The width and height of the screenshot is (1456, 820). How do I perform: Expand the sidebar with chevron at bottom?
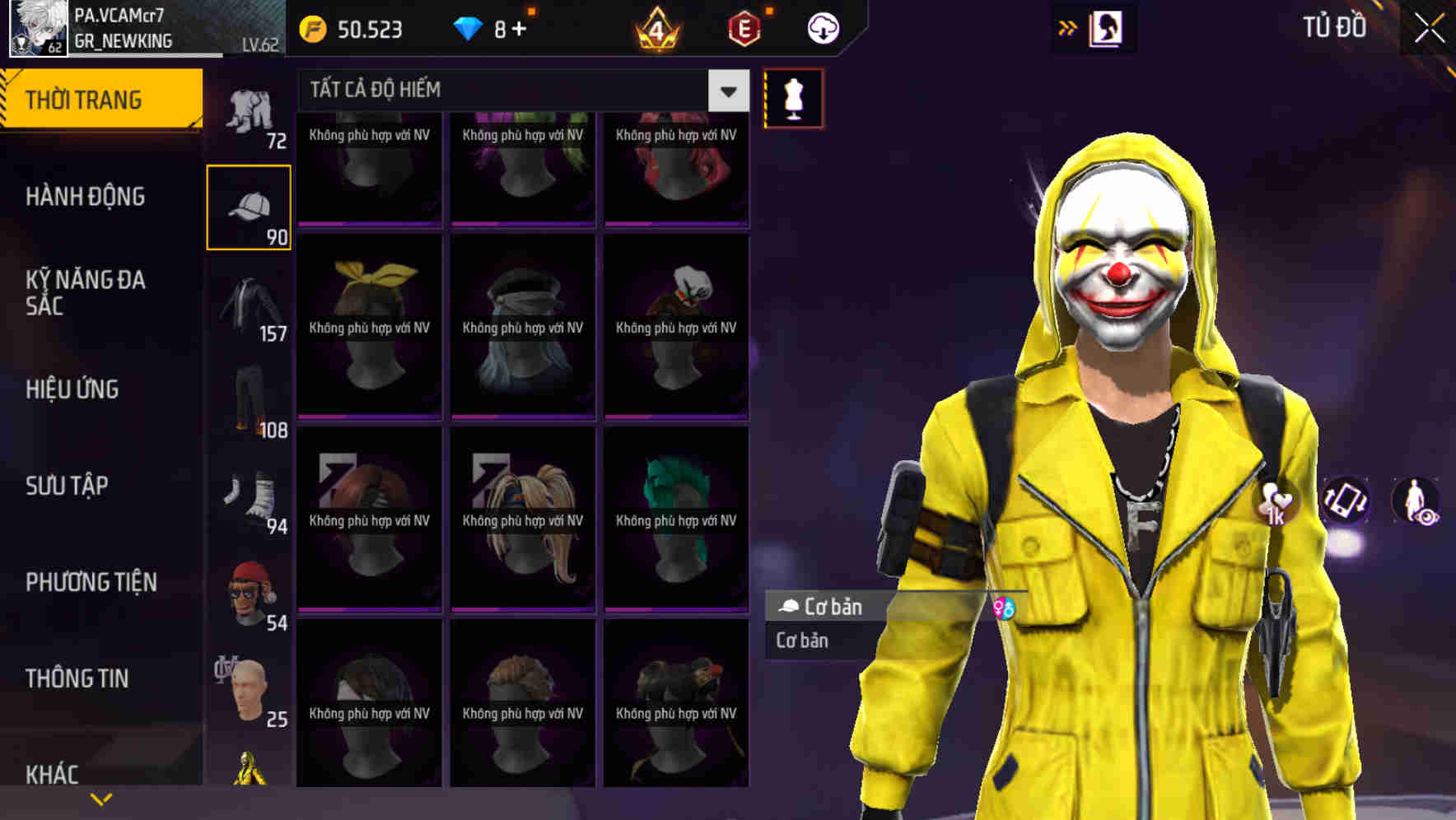pos(101,797)
